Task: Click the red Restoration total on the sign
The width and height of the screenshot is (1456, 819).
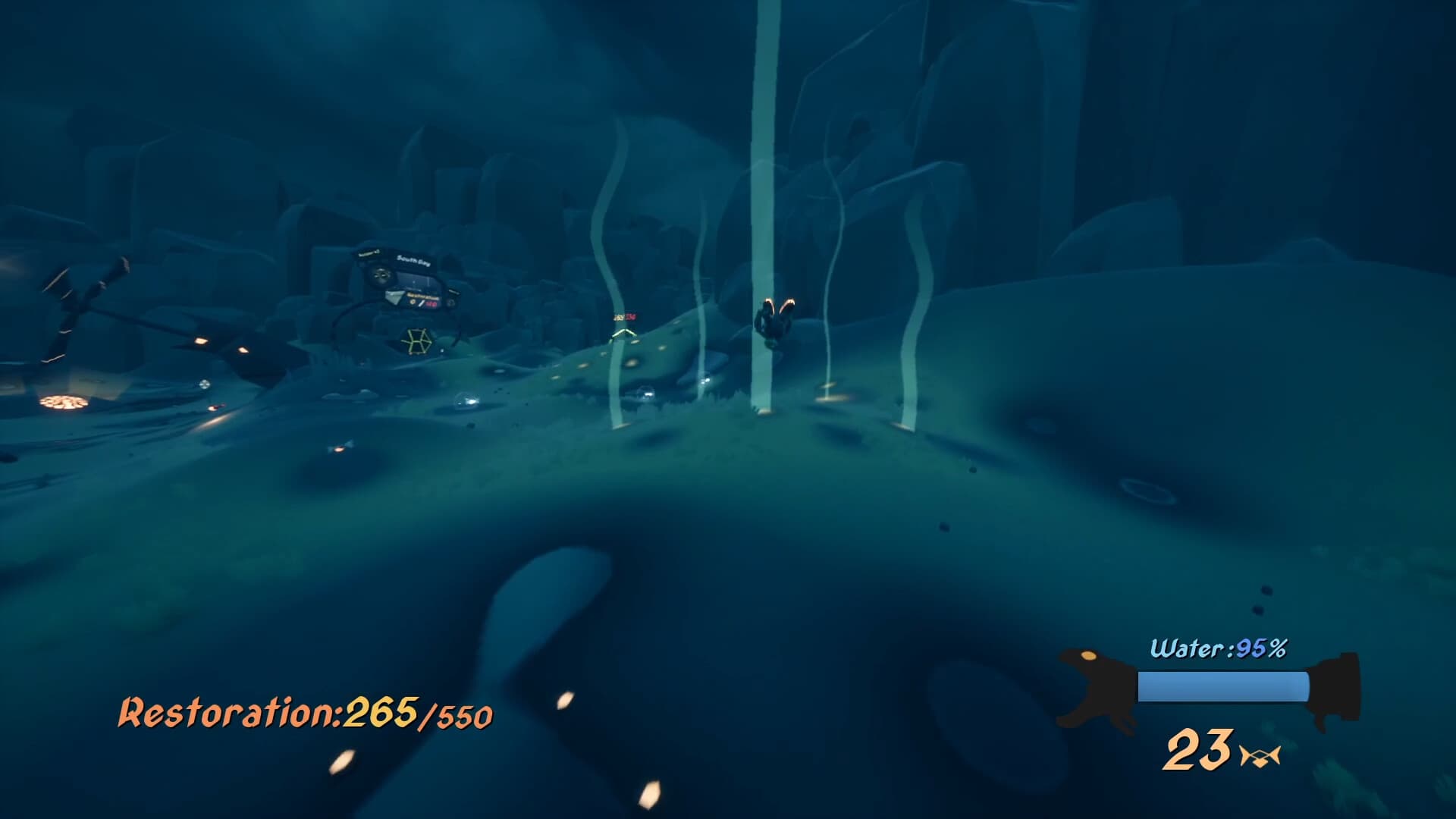Action: click(x=431, y=304)
